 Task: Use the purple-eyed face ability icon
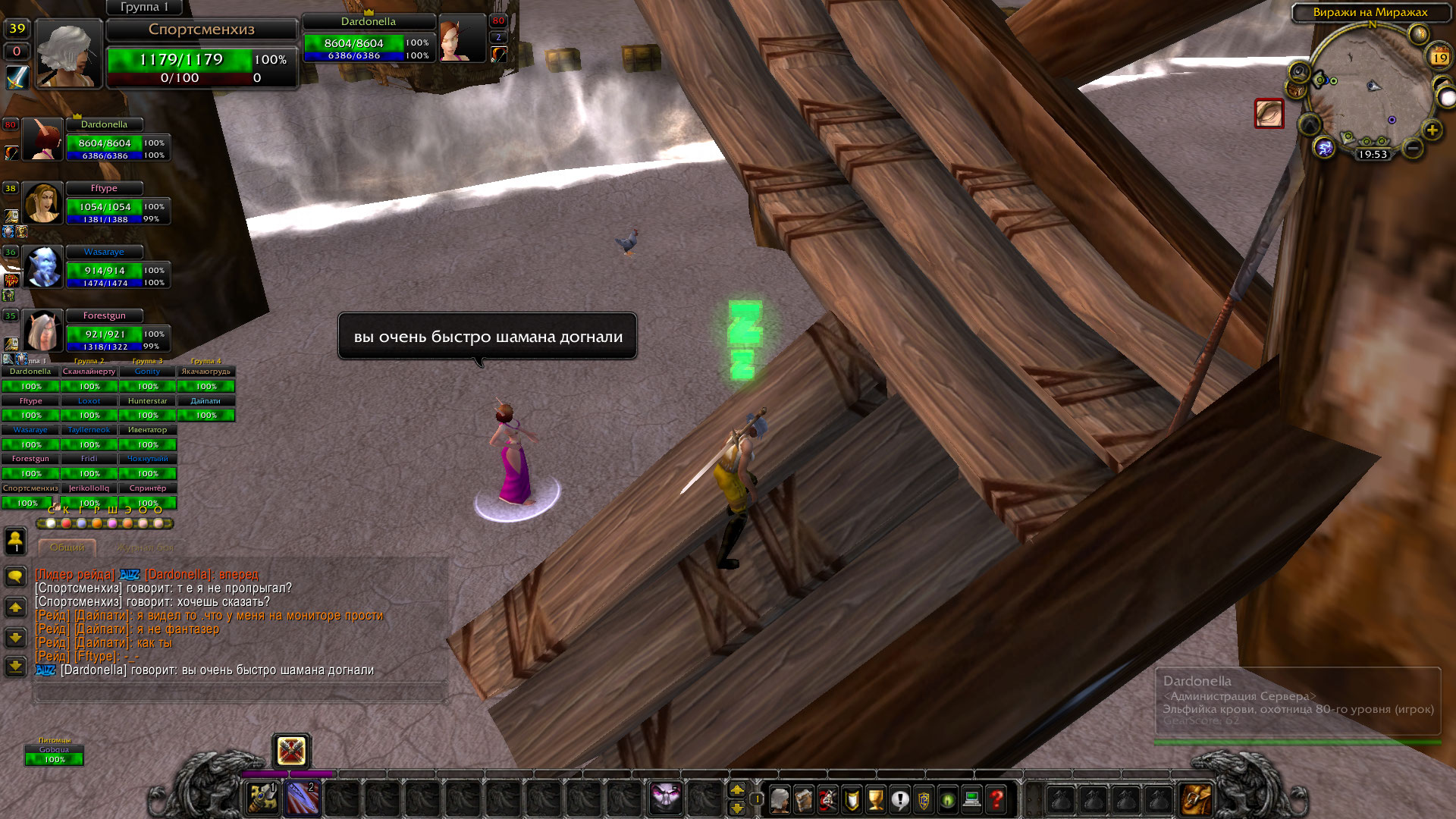click(665, 796)
